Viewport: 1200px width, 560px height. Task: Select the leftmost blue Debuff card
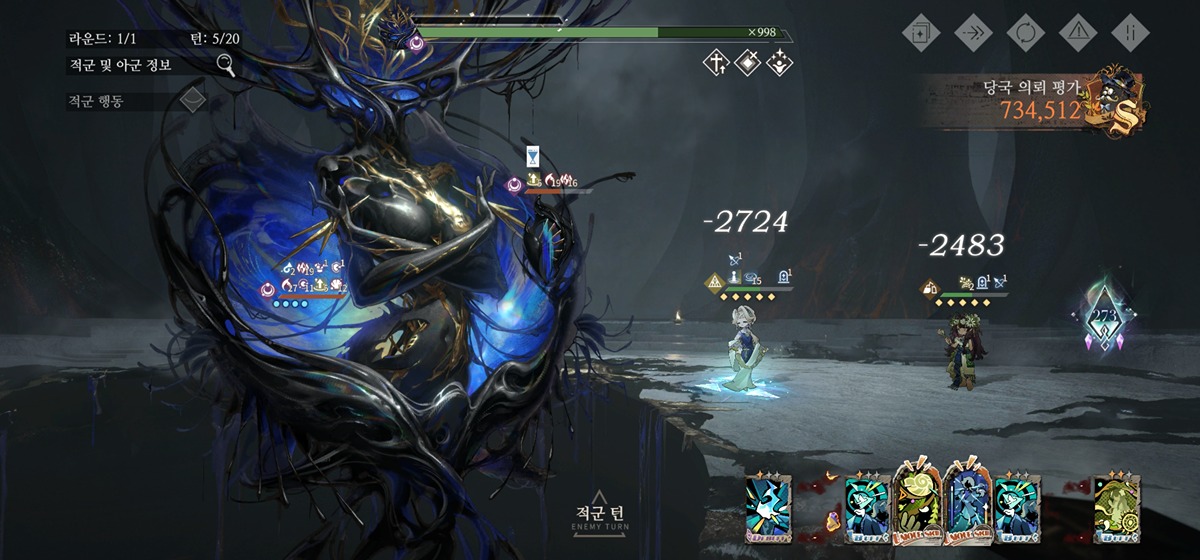coord(768,503)
